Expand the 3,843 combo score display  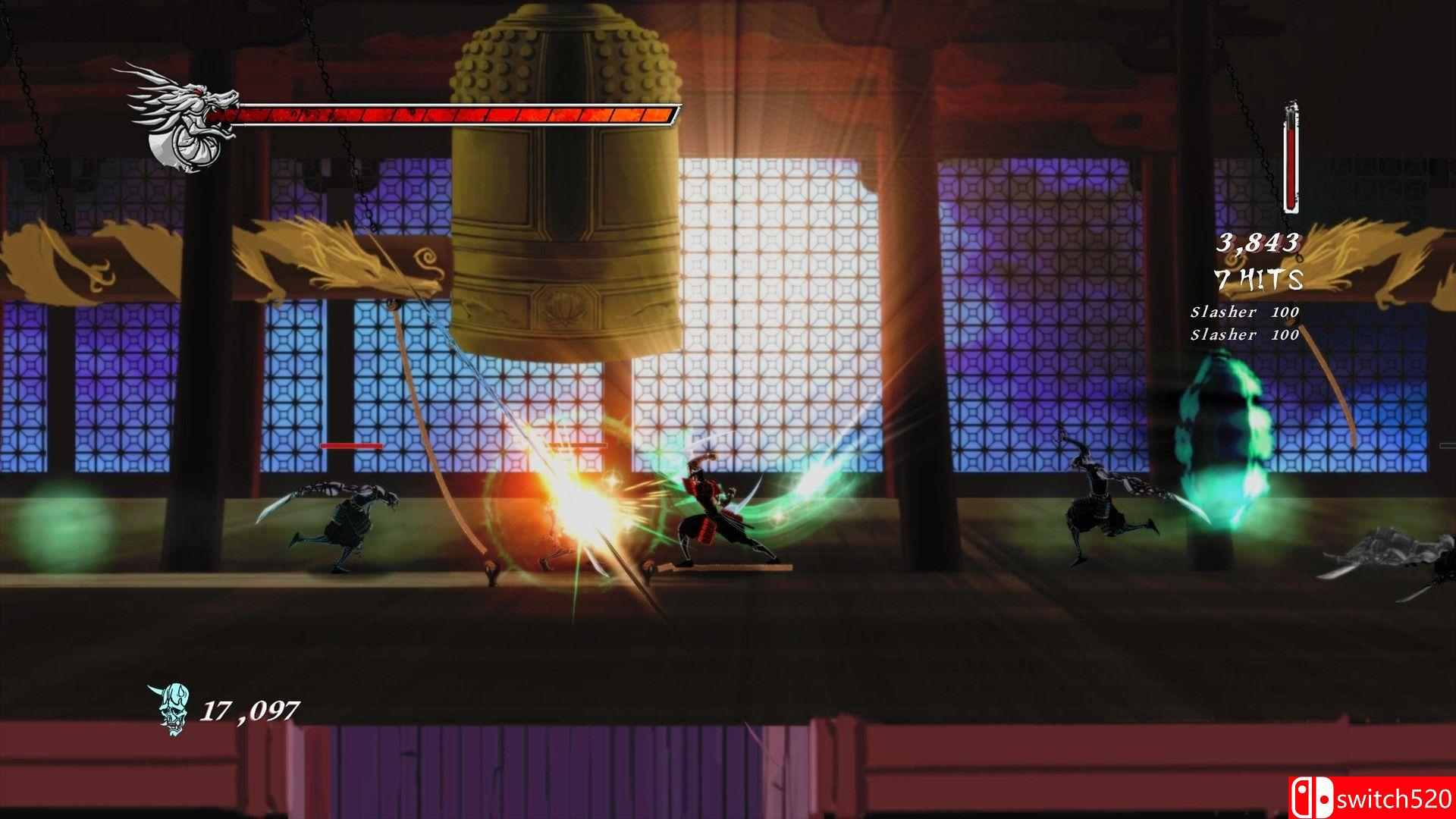pos(1260,243)
